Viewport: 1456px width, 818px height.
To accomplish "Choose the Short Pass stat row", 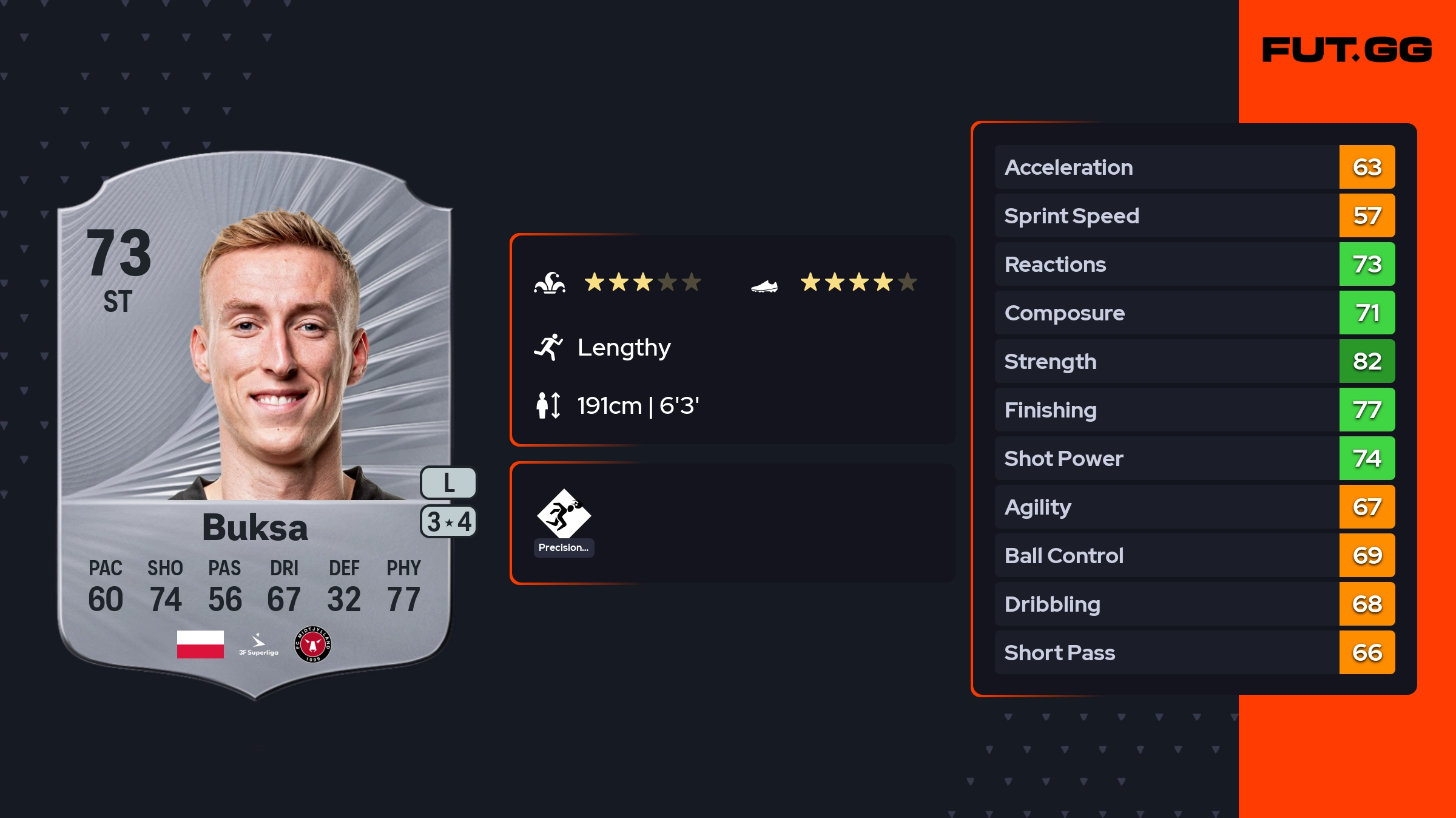I will point(1194,652).
